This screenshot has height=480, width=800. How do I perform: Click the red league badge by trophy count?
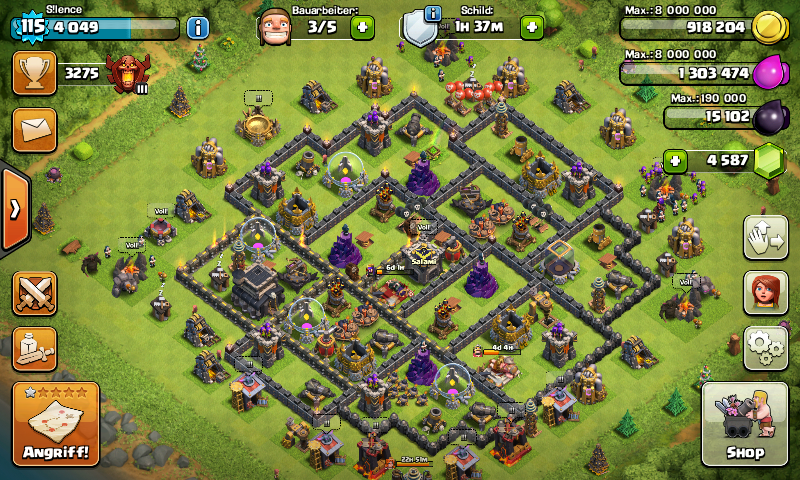(x=128, y=73)
